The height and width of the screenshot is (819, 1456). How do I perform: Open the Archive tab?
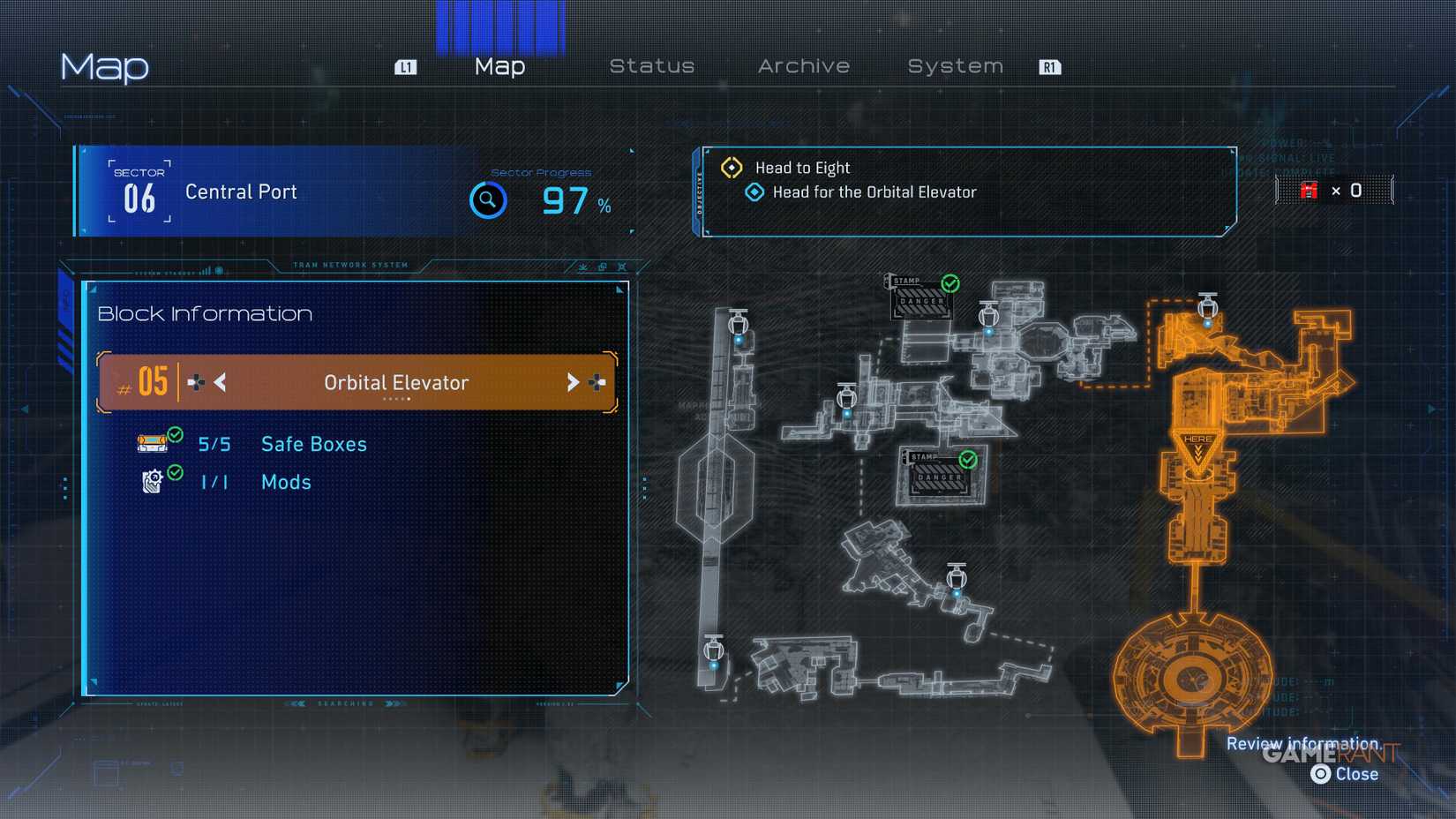click(803, 65)
